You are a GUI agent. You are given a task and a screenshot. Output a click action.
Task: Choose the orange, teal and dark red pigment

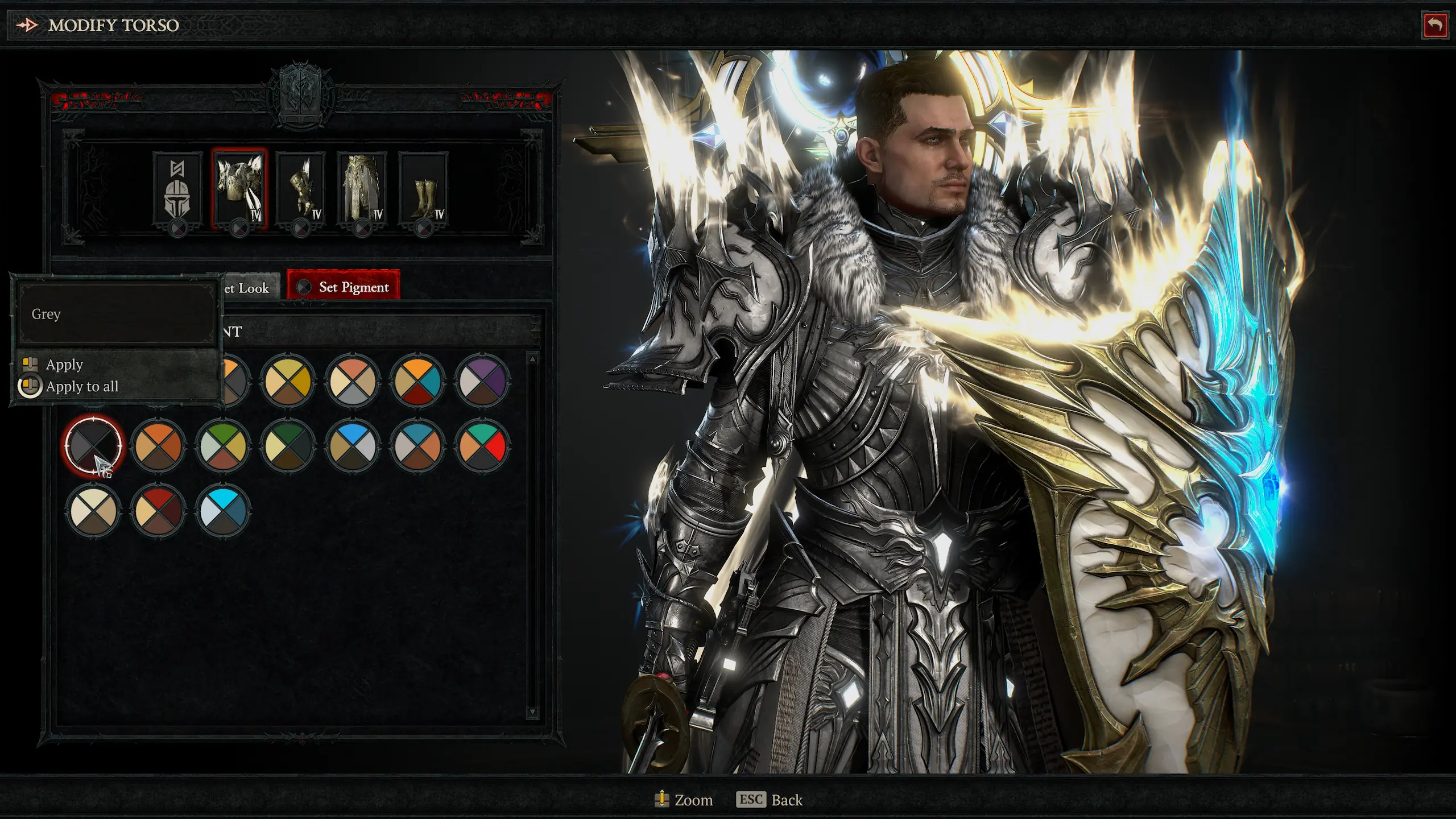[417, 380]
